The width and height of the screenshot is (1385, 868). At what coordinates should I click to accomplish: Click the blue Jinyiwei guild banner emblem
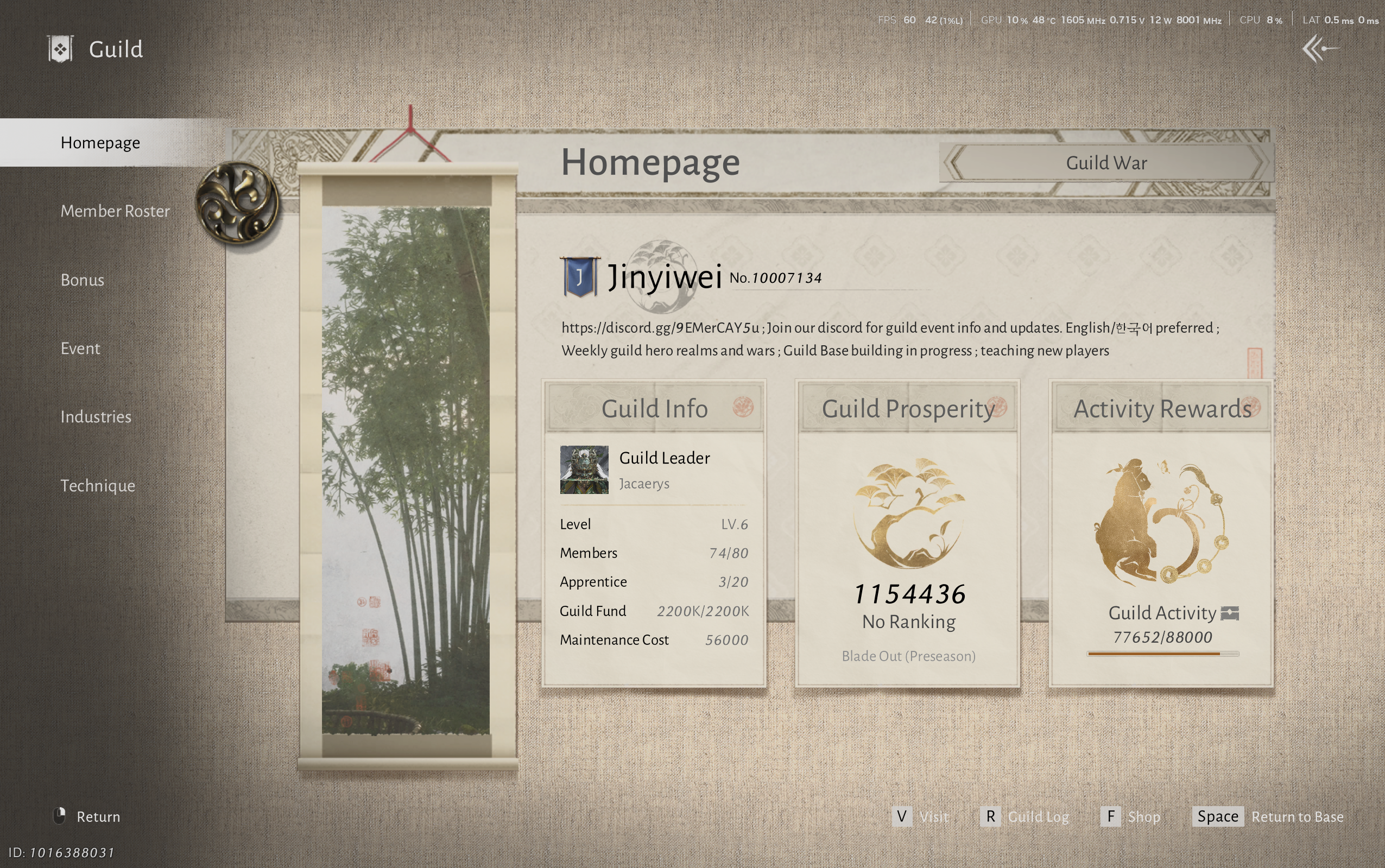pos(580,277)
